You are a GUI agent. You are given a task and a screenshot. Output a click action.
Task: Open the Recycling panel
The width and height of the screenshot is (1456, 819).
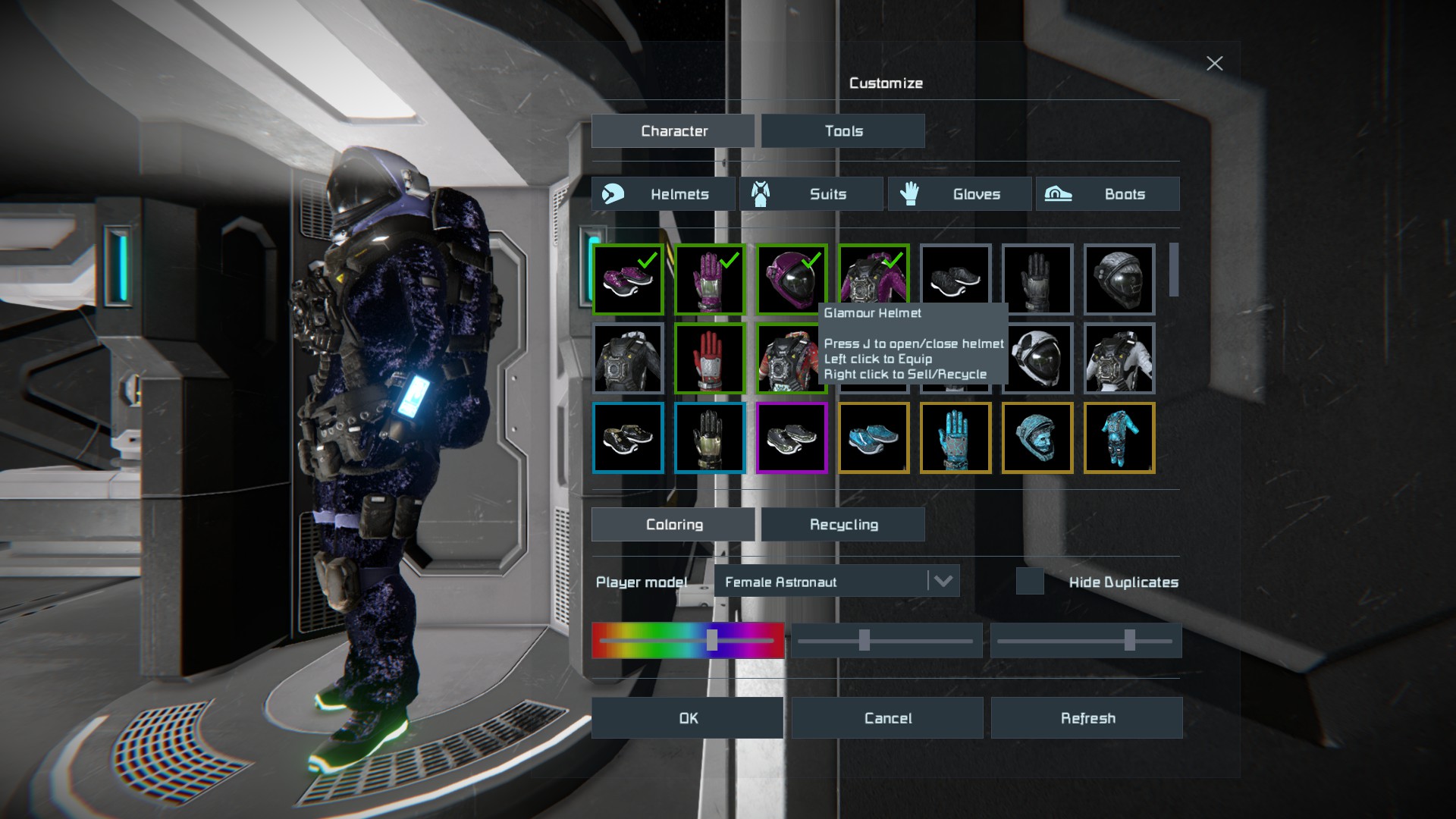(843, 525)
